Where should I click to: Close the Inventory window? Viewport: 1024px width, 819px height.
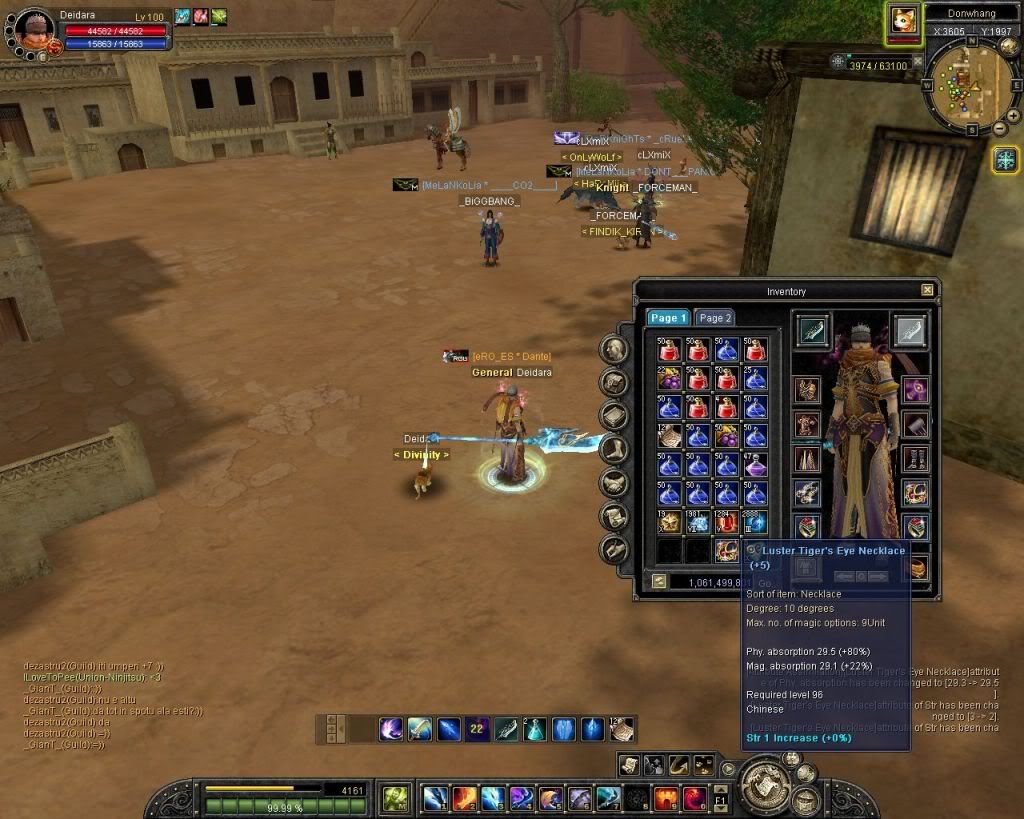point(927,290)
